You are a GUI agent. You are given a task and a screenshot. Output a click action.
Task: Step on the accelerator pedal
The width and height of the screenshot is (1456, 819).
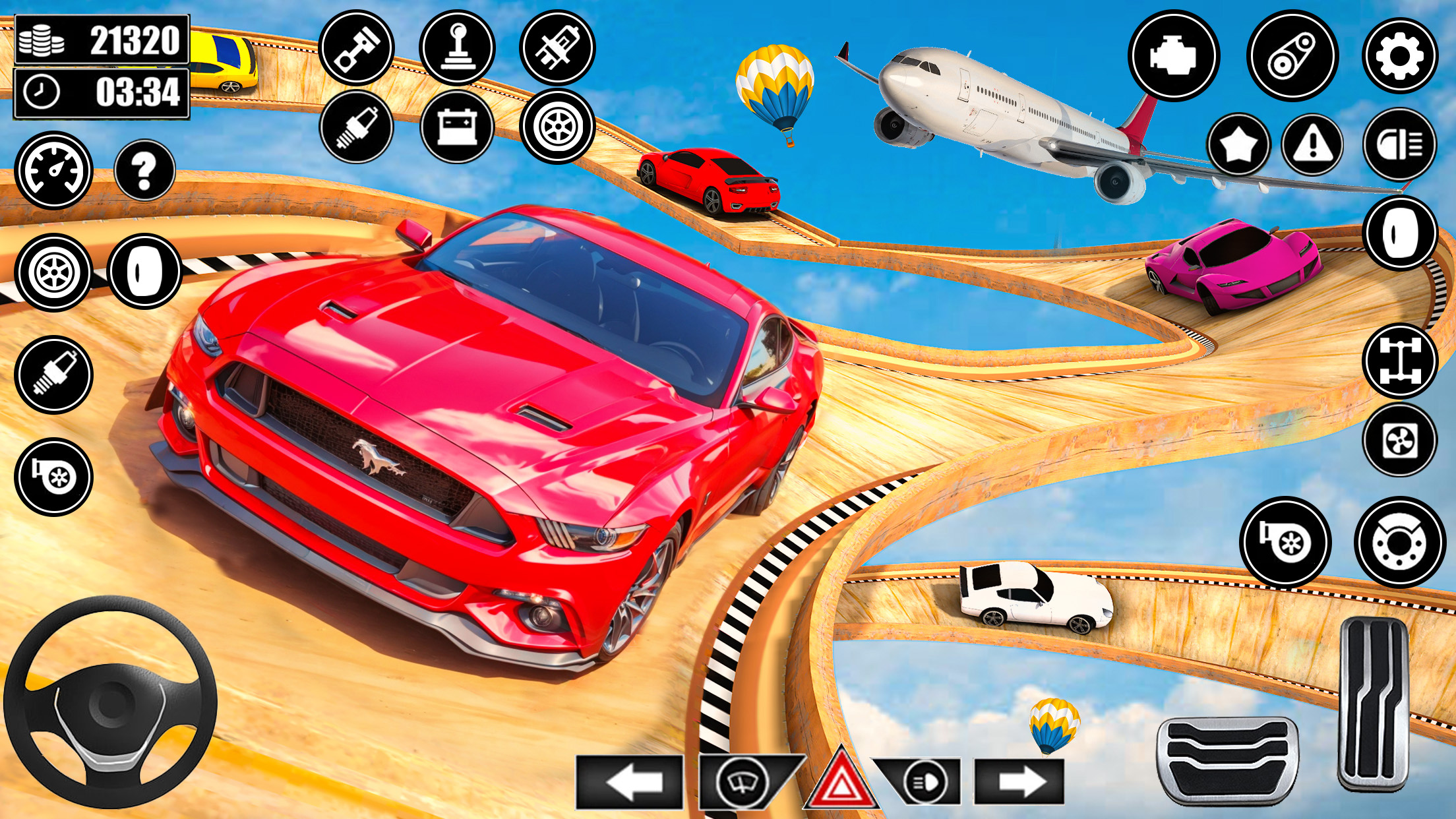(x=1374, y=704)
